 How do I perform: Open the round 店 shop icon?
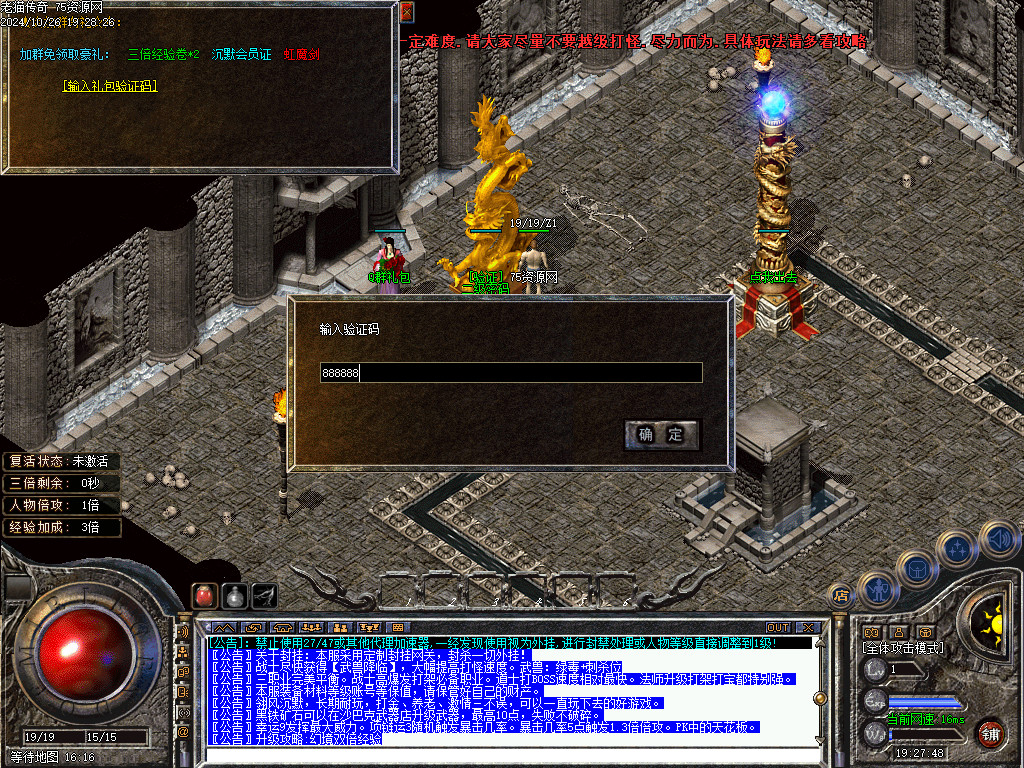pos(841,596)
